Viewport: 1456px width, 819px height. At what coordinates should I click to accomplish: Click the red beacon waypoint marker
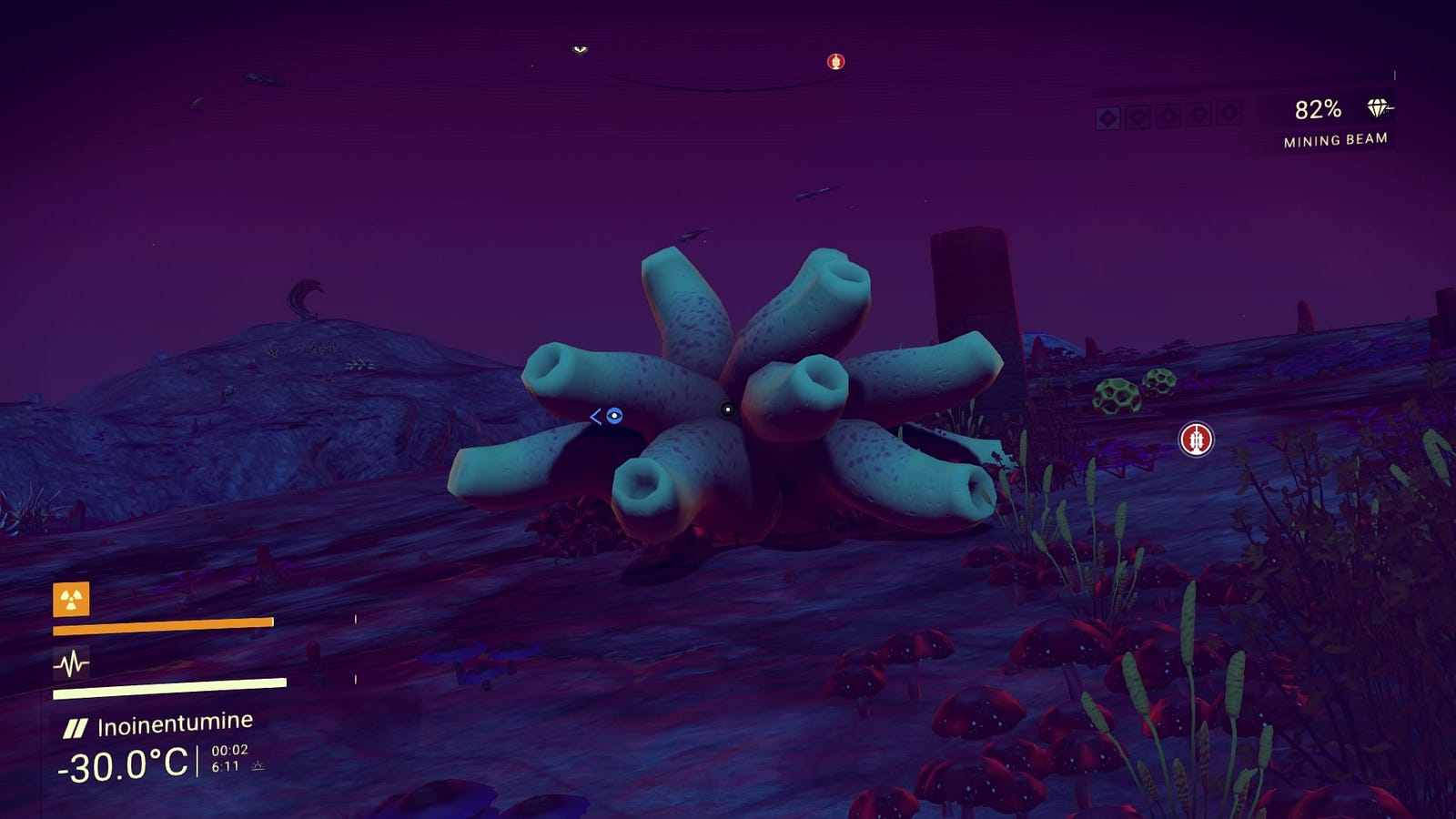coord(1196,440)
